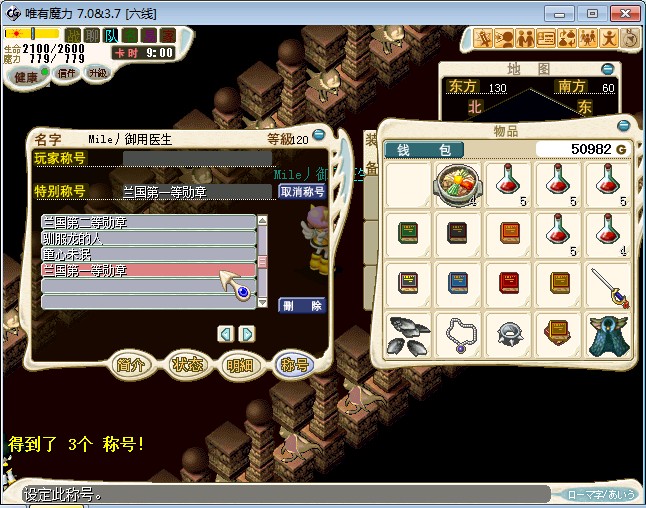Close the 物品 inventory window
This screenshot has width=646, height=508.
tap(624, 126)
